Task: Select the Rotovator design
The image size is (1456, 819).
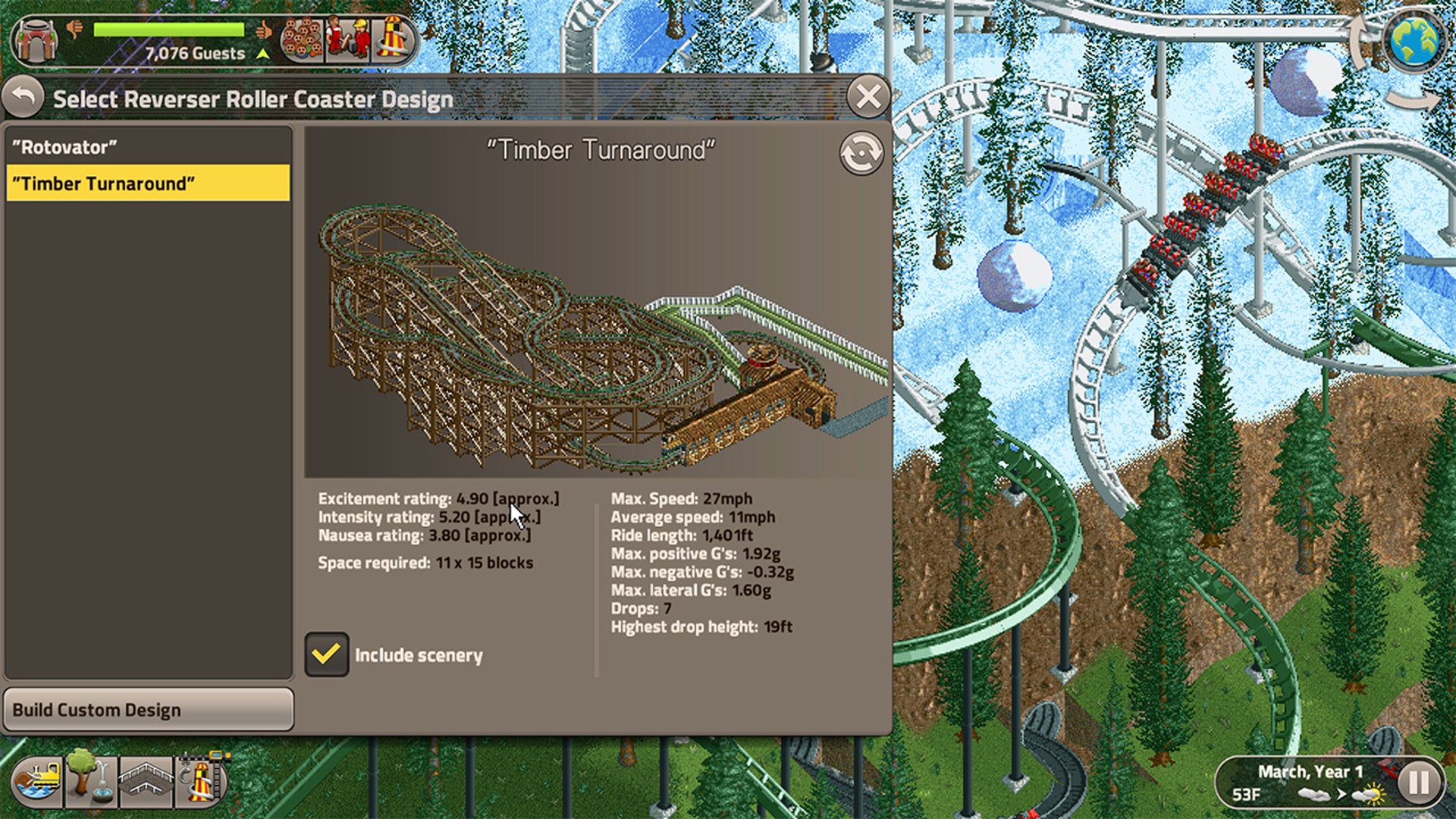Action: [148, 146]
